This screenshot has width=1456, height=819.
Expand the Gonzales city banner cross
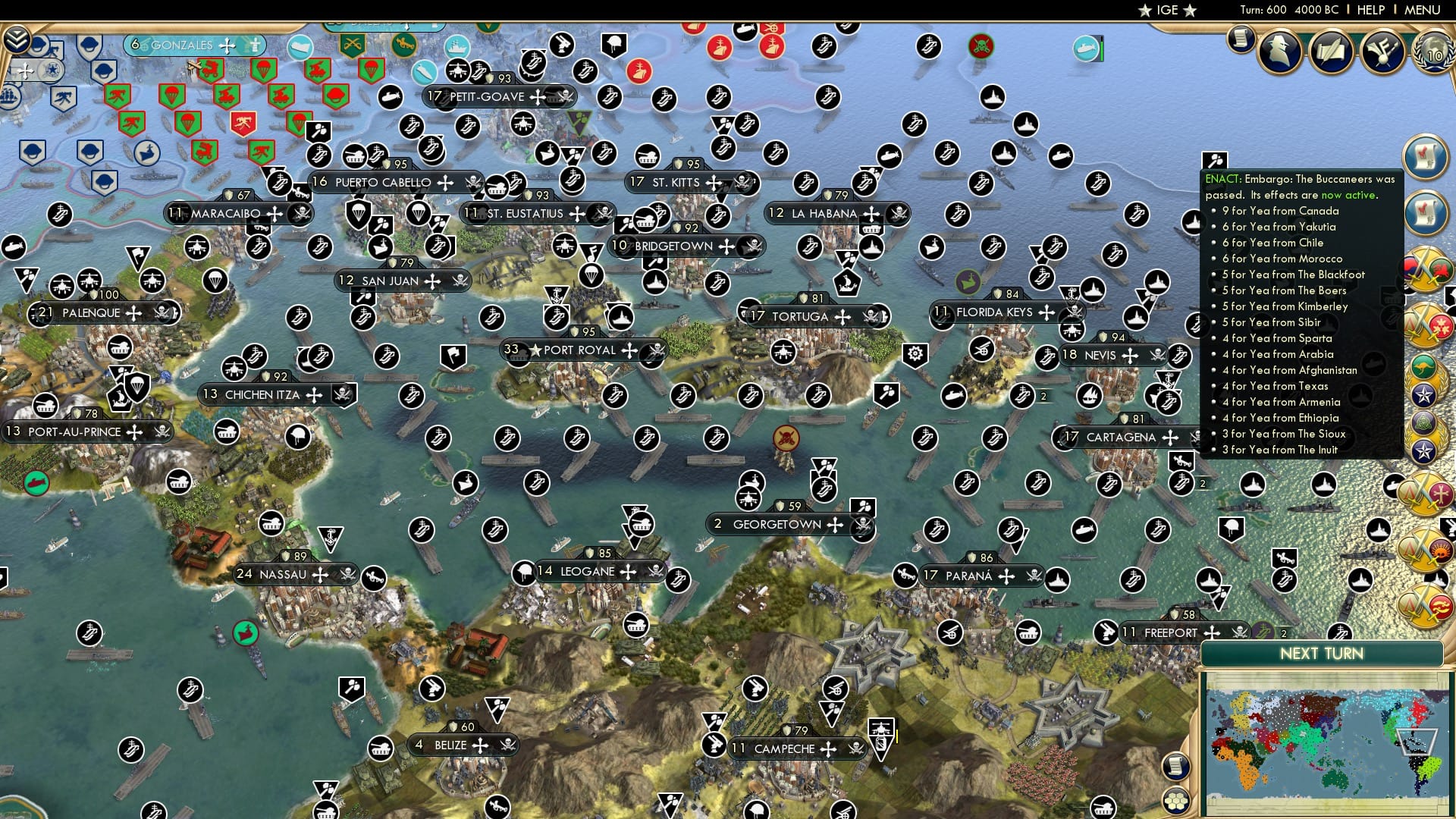pyautogui.click(x=227, y=46)
